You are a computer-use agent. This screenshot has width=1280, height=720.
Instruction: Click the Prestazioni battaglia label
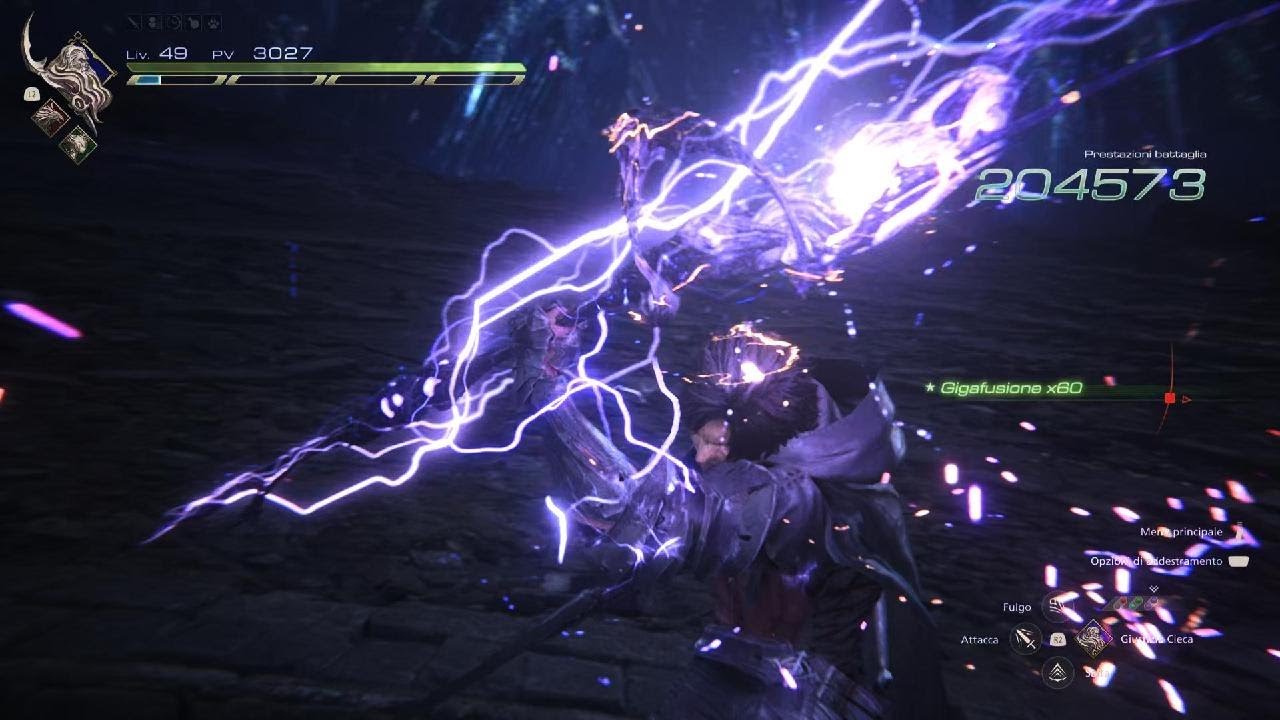pos(1144,155)
